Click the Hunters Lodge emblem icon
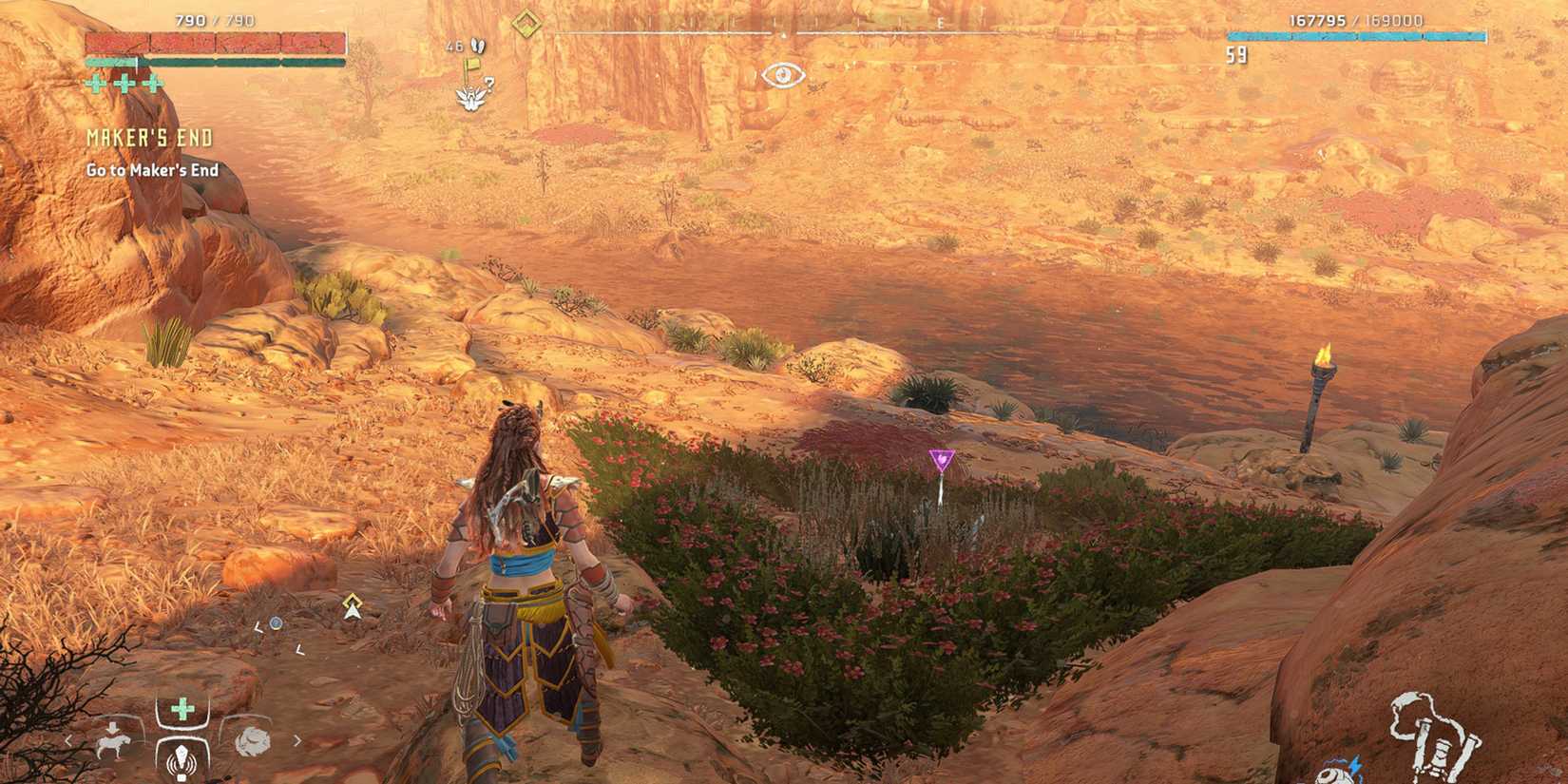This screenshot has width=1568, height=784. point(469,98)
